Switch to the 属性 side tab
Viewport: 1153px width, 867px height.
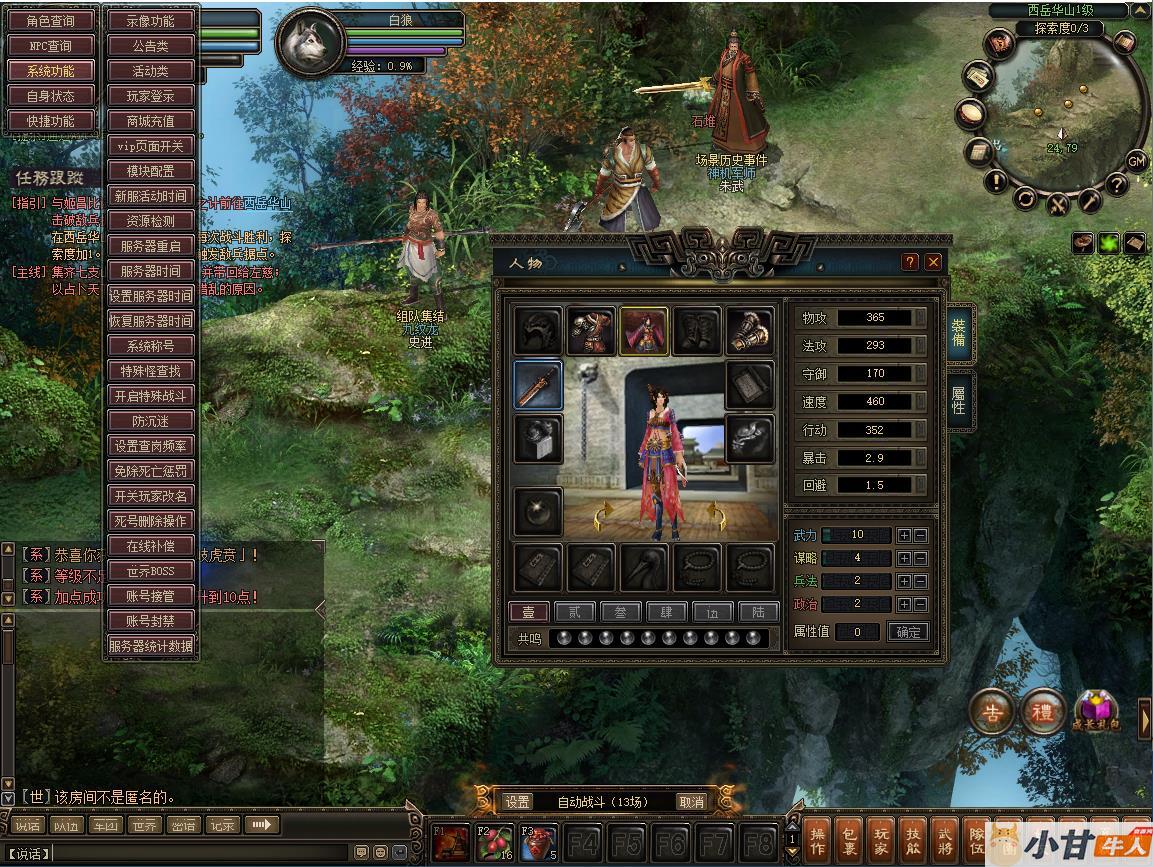click(x=957, y=400)
